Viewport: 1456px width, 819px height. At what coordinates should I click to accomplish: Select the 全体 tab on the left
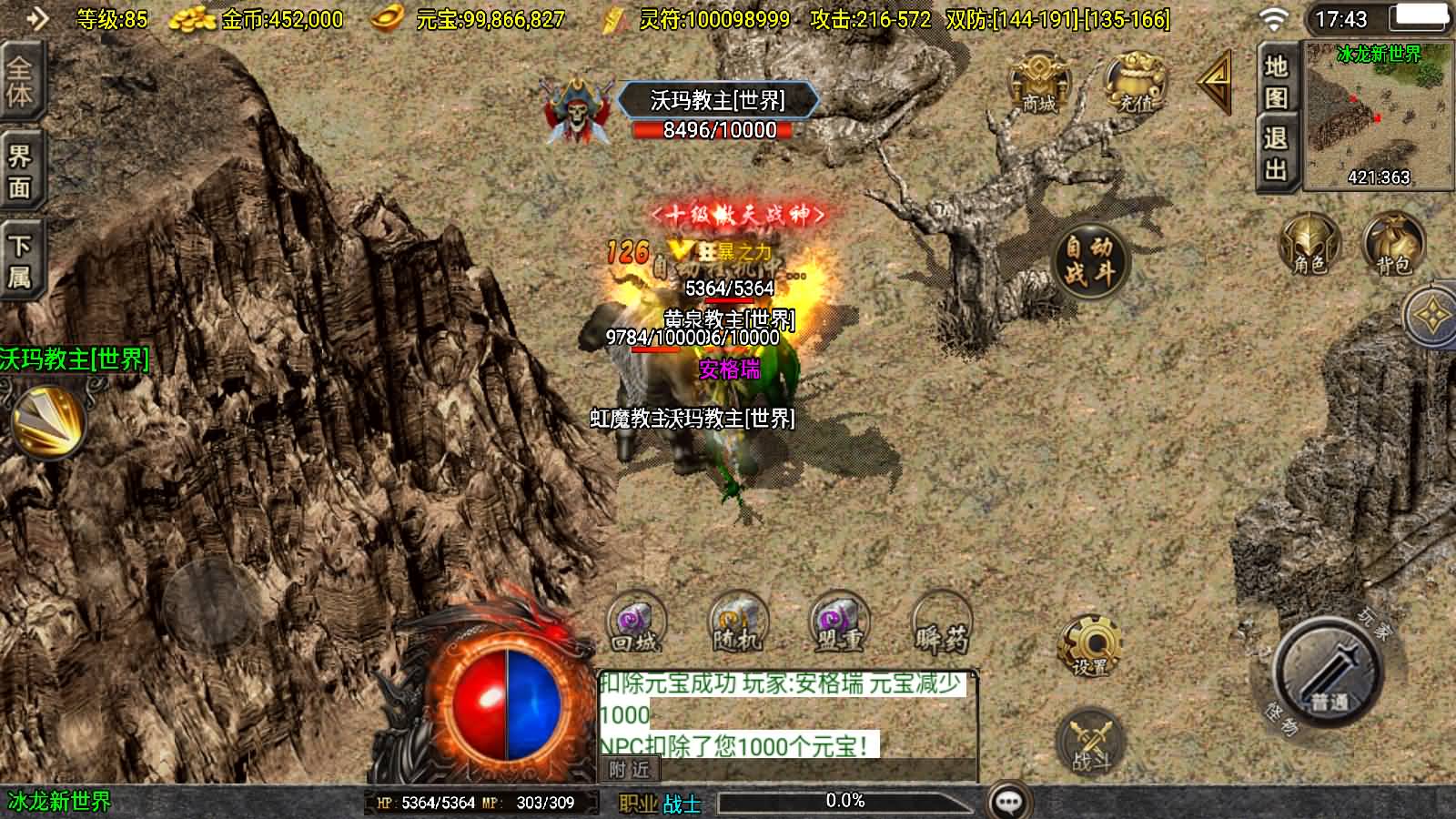tap(19, 82)
